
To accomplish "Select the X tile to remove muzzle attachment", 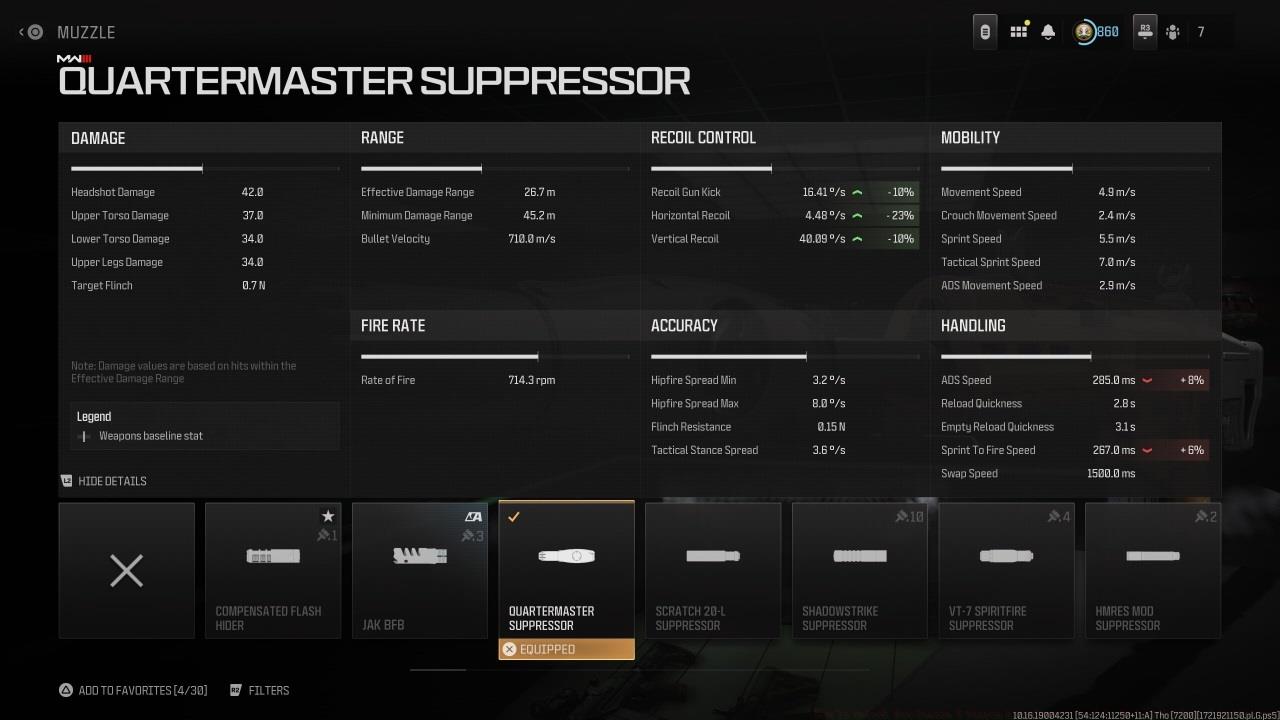I will click(126, 570).
